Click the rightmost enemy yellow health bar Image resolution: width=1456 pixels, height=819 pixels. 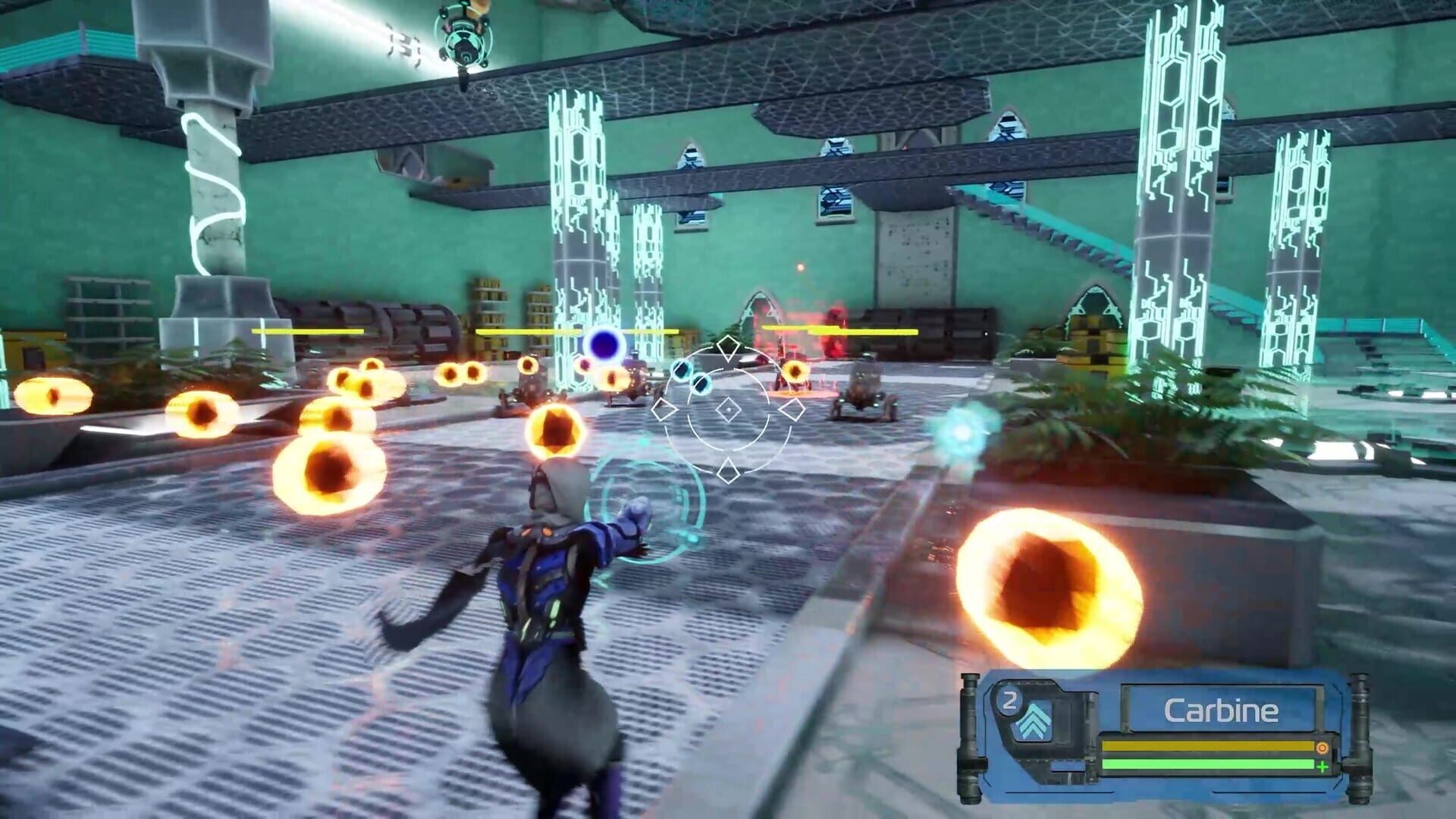point(863,331)
